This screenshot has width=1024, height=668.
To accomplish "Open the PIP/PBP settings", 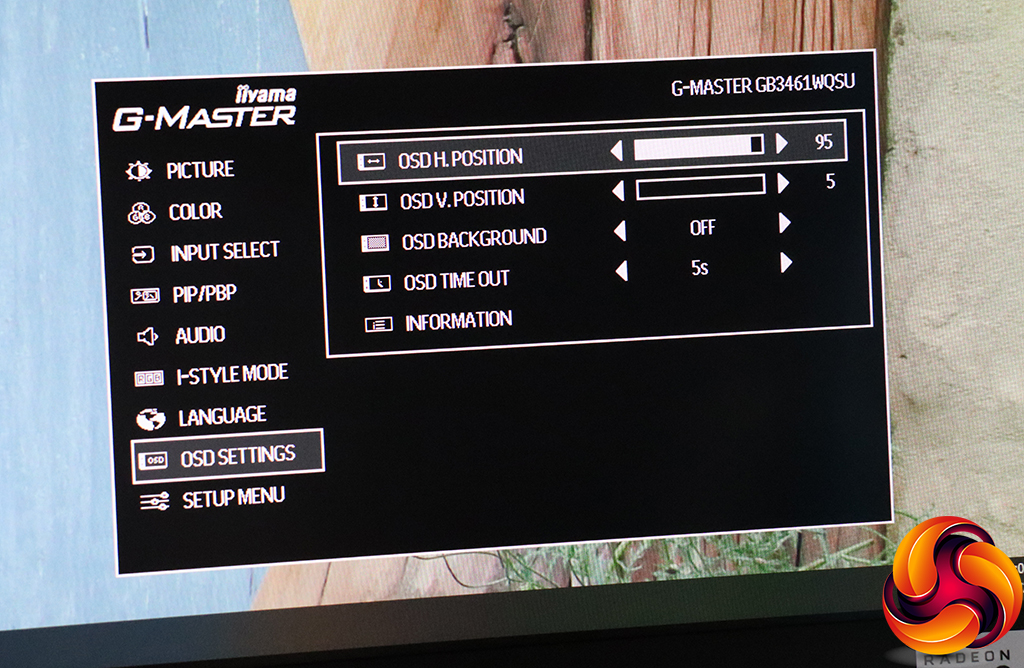I will tap(202, 294).
